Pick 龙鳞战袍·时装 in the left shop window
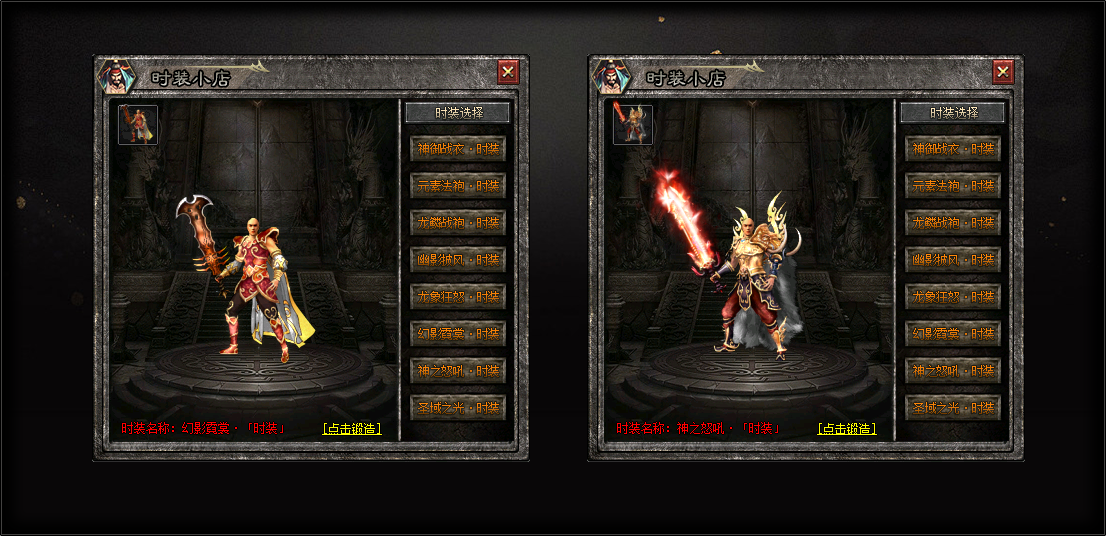The image size is (1106, 536). 458,223
